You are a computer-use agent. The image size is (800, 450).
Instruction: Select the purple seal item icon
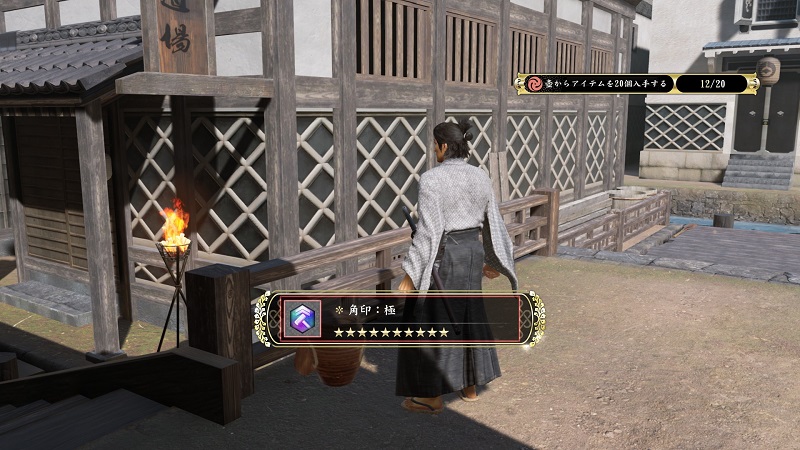[x=302, y=320]
